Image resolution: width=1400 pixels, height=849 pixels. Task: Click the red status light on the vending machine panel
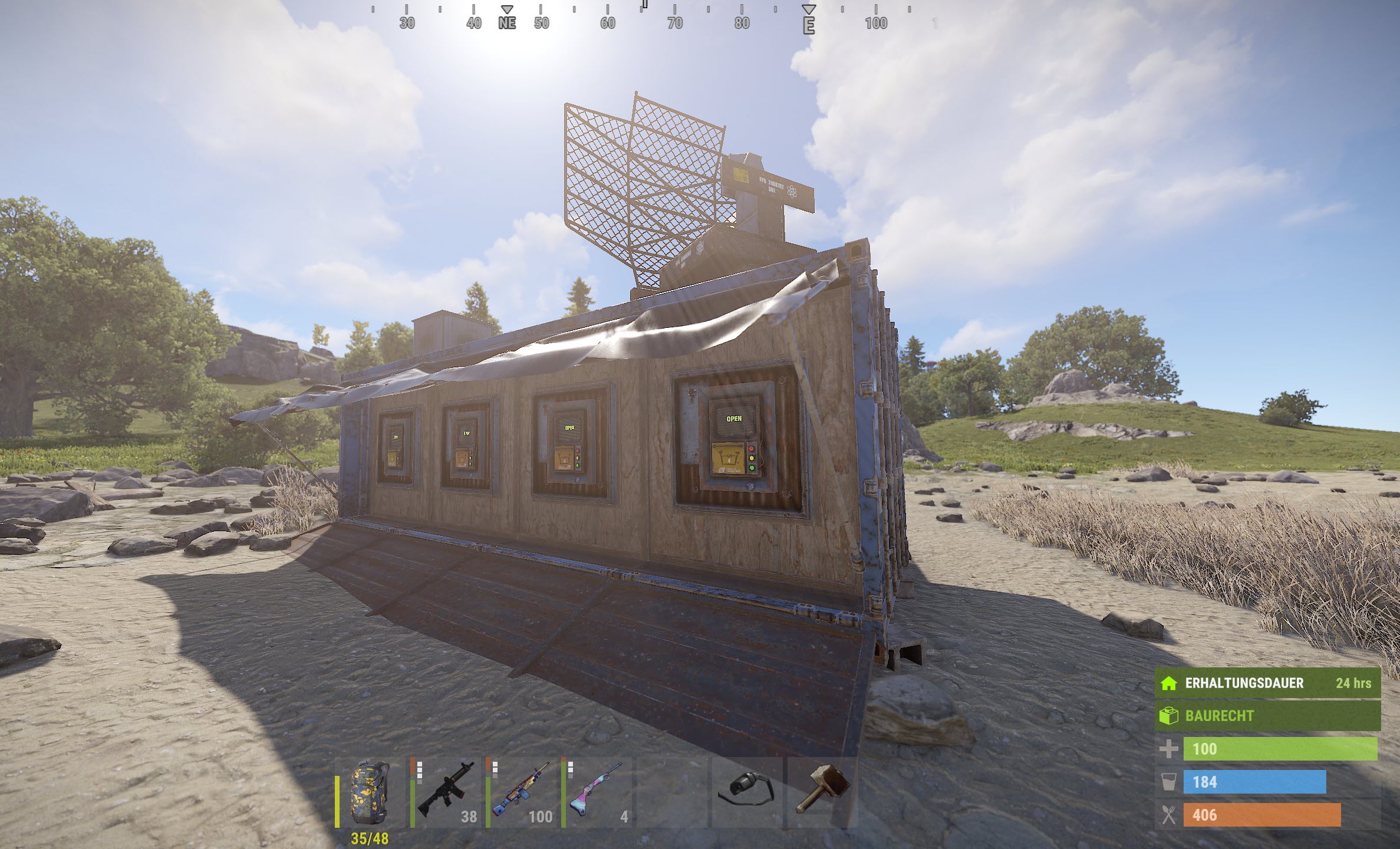pyautogui.click(x=752, y=449)
